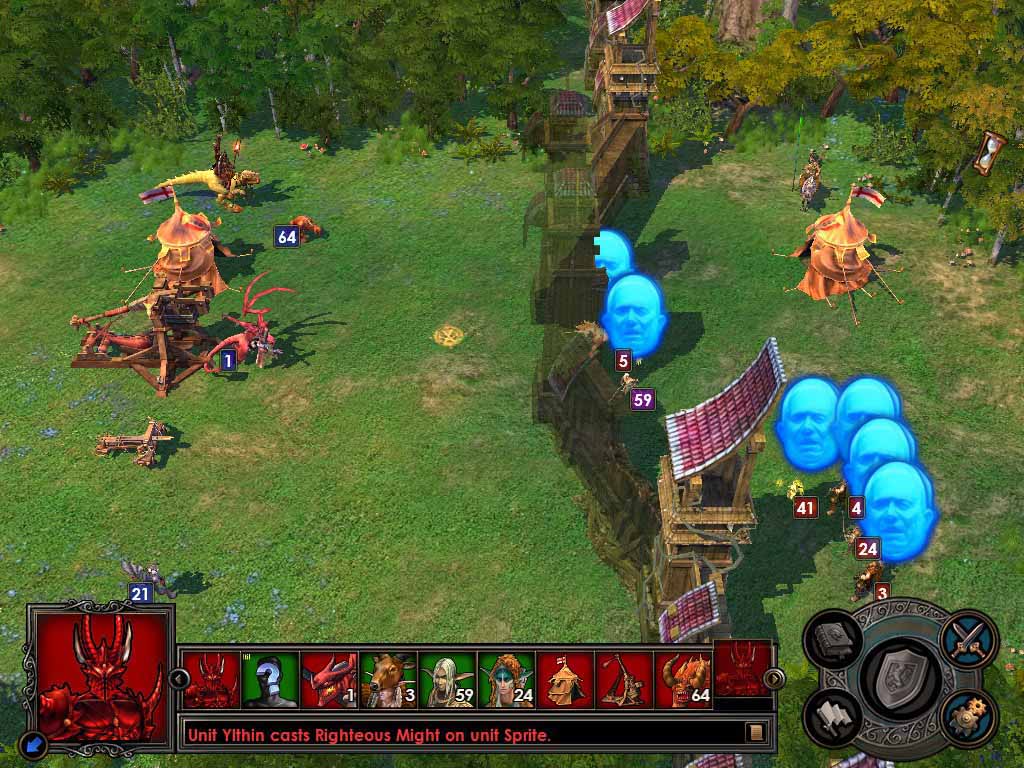
Task: Select the green-haired sprite portrait with 24
Action: click(506, 680)
